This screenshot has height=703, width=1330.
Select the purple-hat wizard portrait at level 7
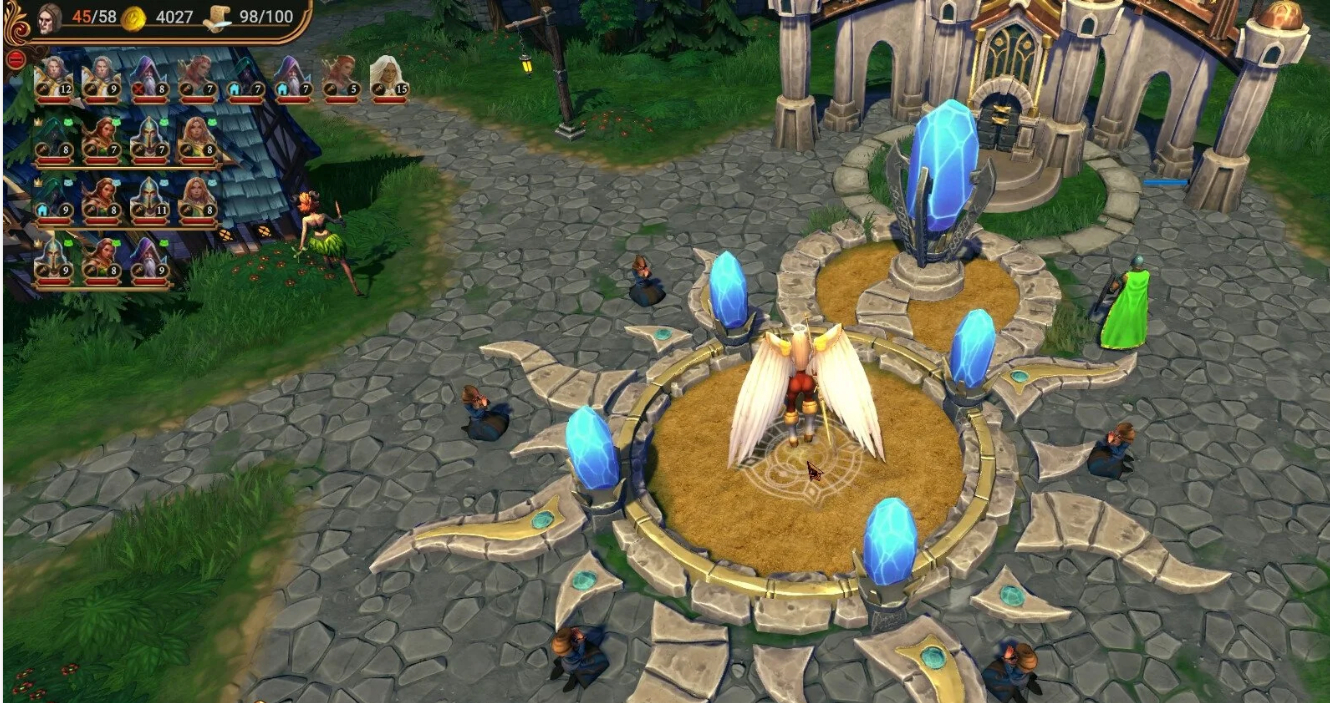click(x=292, y=78)
